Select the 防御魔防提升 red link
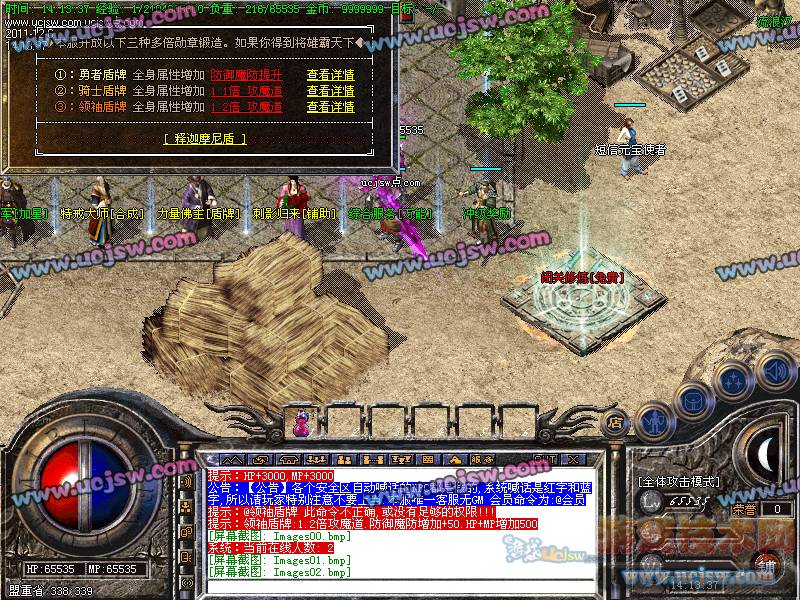800x600 pixels. pos(247,75)
